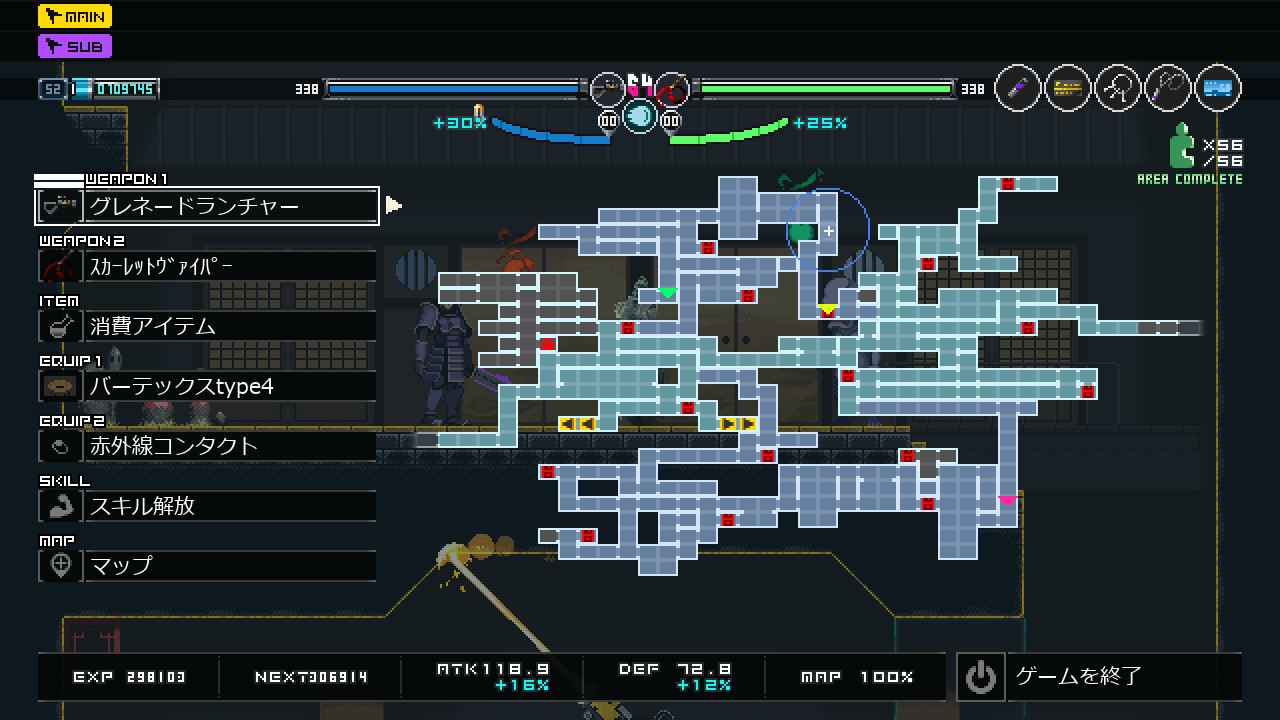Switch to the MAIN weapon tab
Viewport: 1280px width, 720px height.
tap(75, 16)
